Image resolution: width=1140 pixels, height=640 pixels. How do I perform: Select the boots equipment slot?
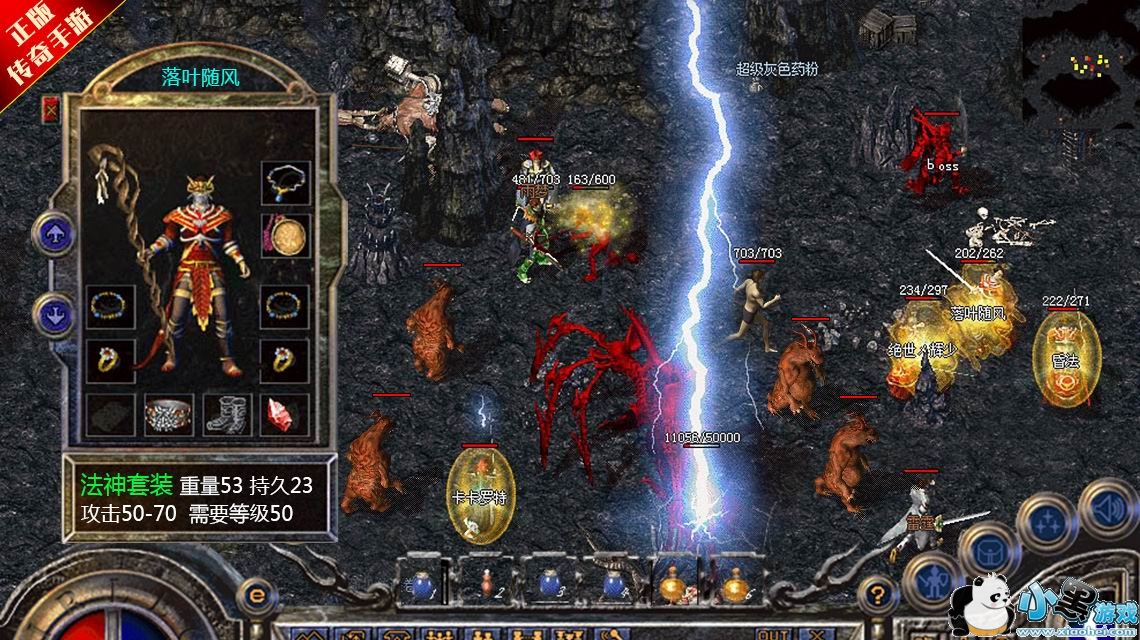point(224,413)
